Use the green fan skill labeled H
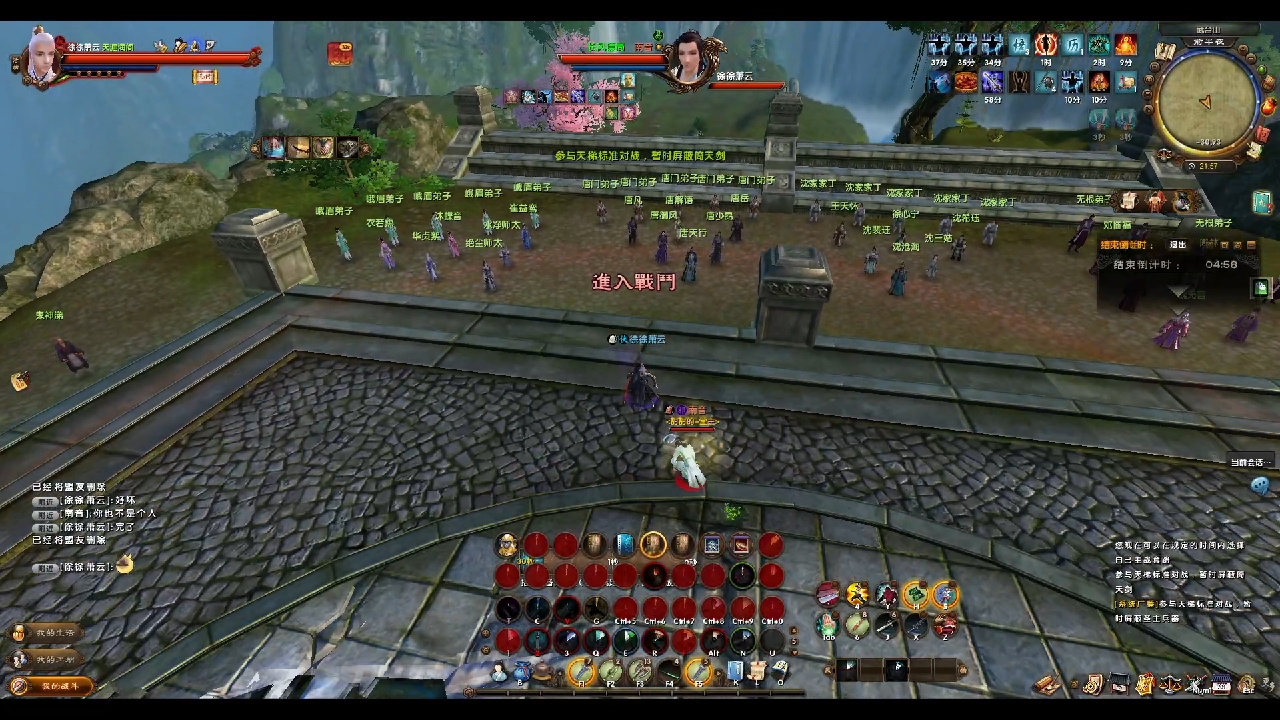 (x=916, y=596)
